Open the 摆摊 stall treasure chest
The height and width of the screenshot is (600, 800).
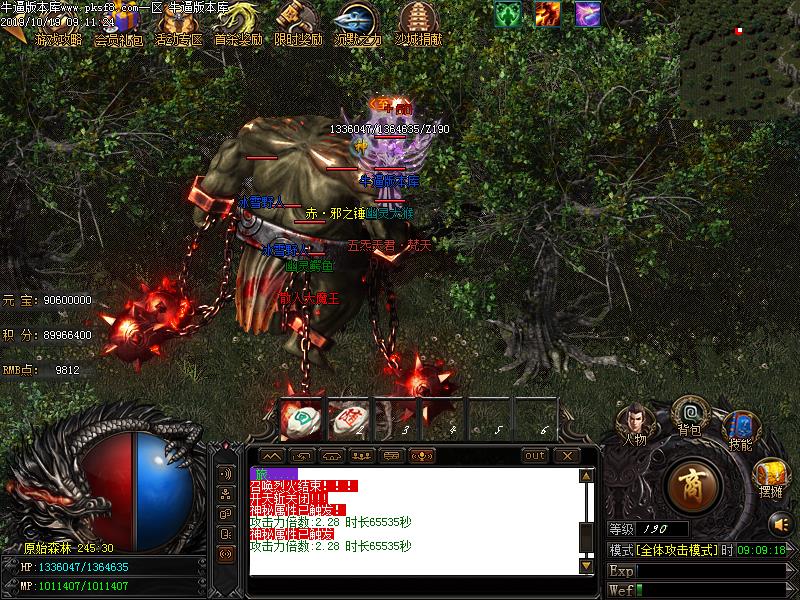(770, 475)
